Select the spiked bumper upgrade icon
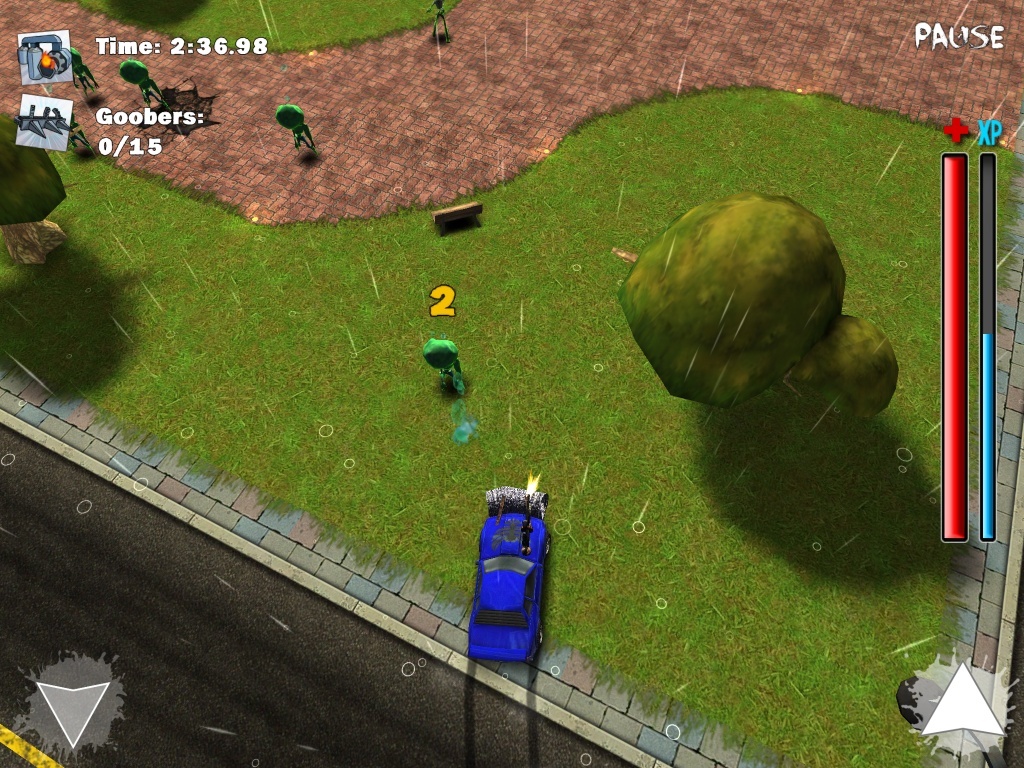 coord(44,123)
